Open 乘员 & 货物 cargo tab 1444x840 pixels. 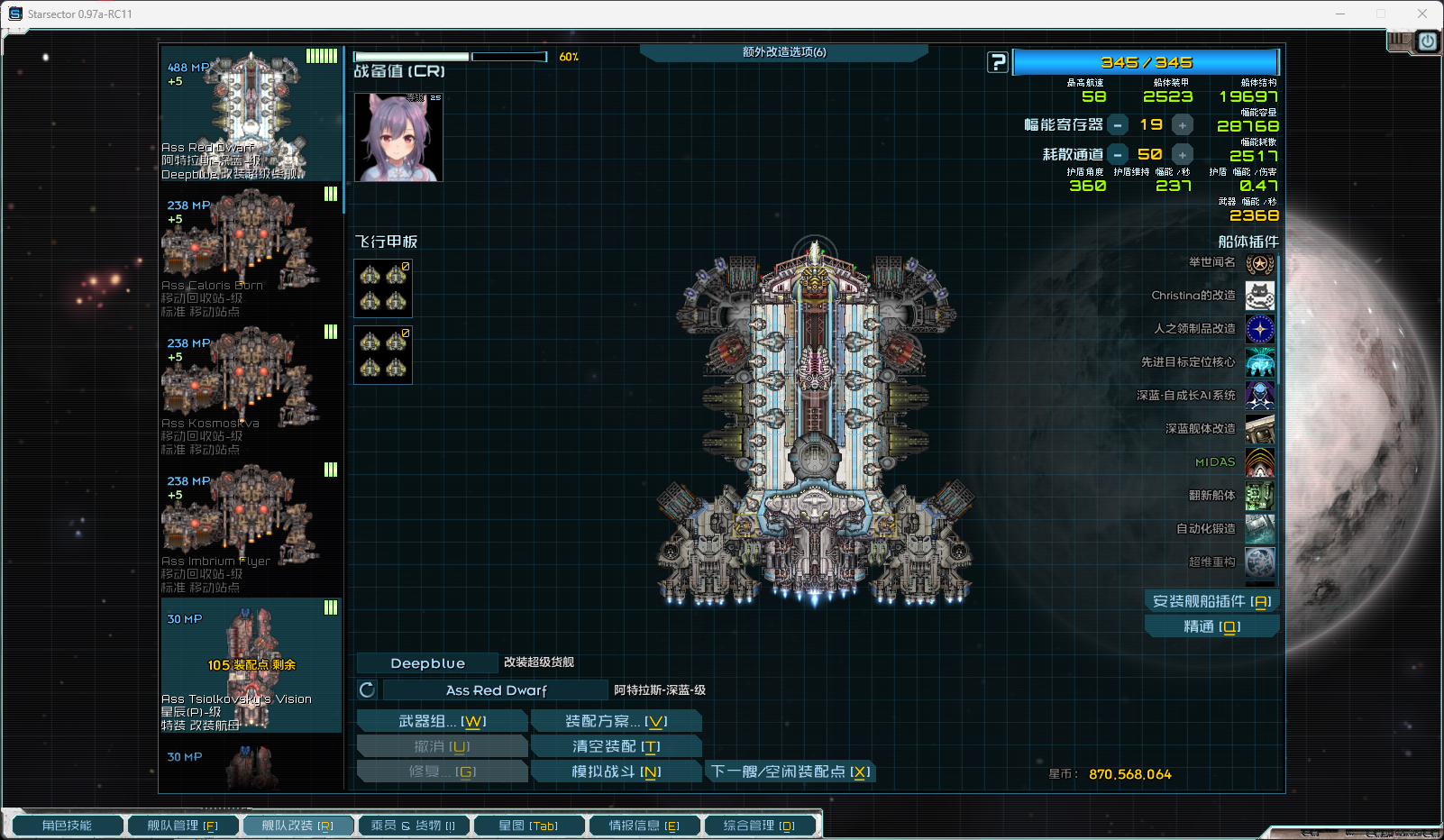pos(413,826)
